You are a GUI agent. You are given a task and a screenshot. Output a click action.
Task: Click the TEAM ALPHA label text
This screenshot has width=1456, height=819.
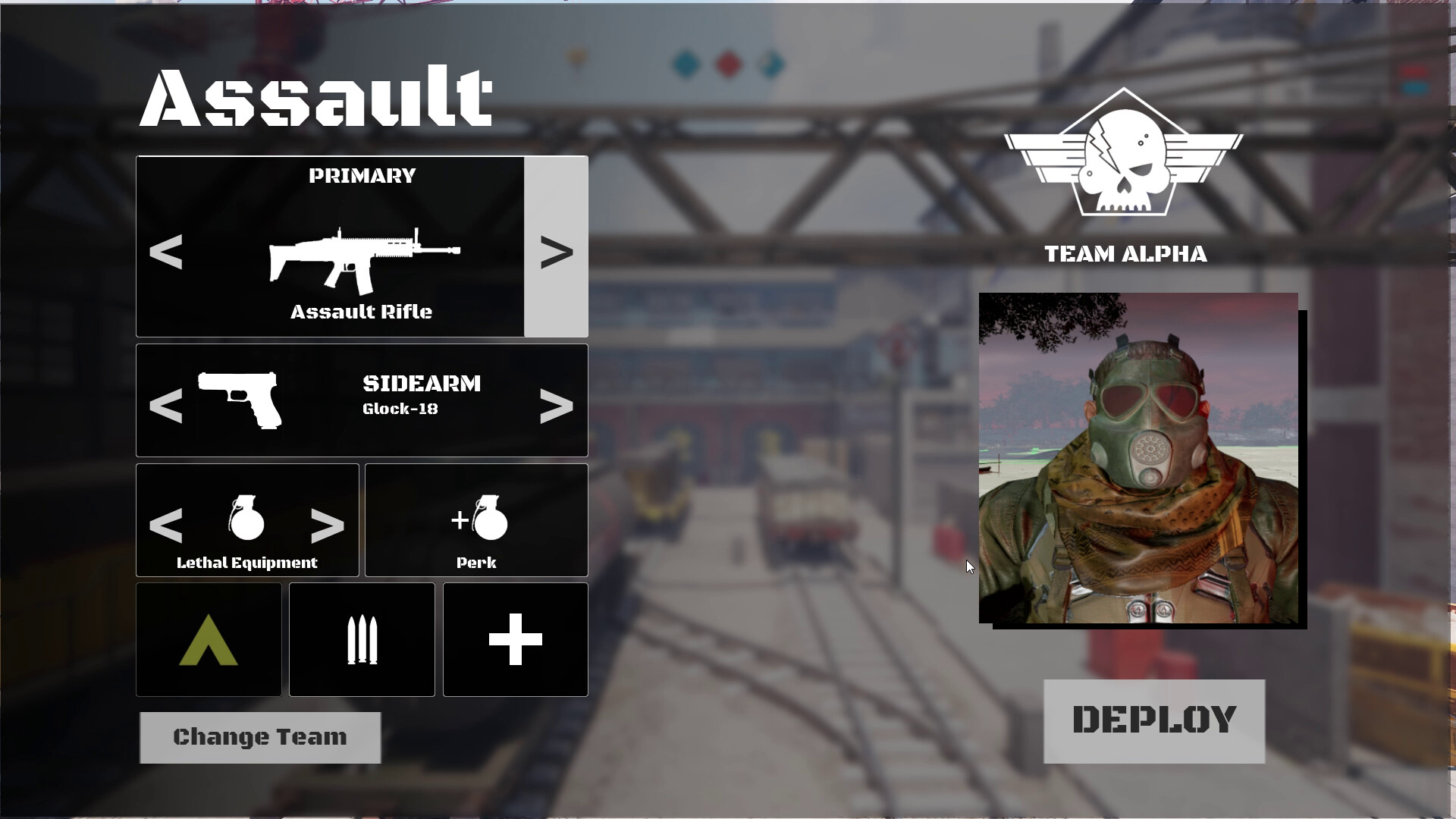click(x=1125, y=255)
